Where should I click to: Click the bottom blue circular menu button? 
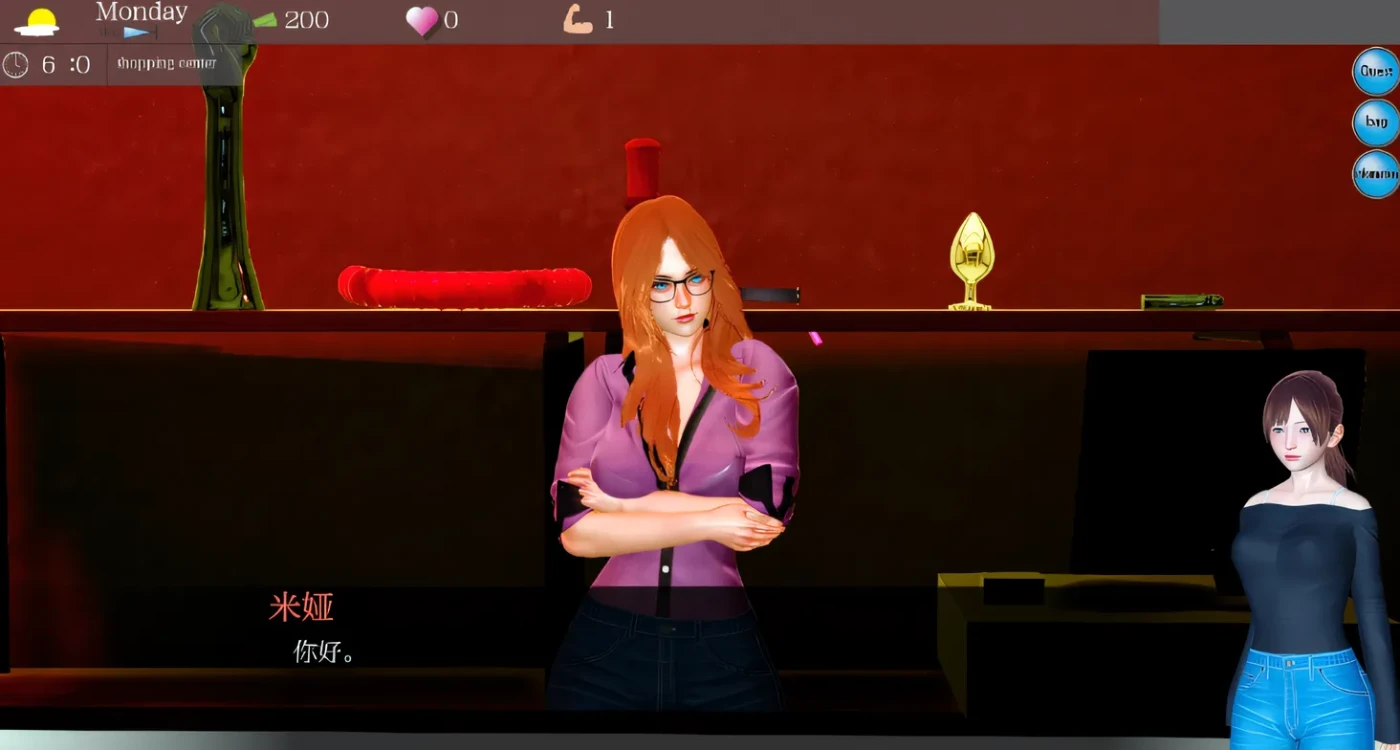pos(1374,173)
